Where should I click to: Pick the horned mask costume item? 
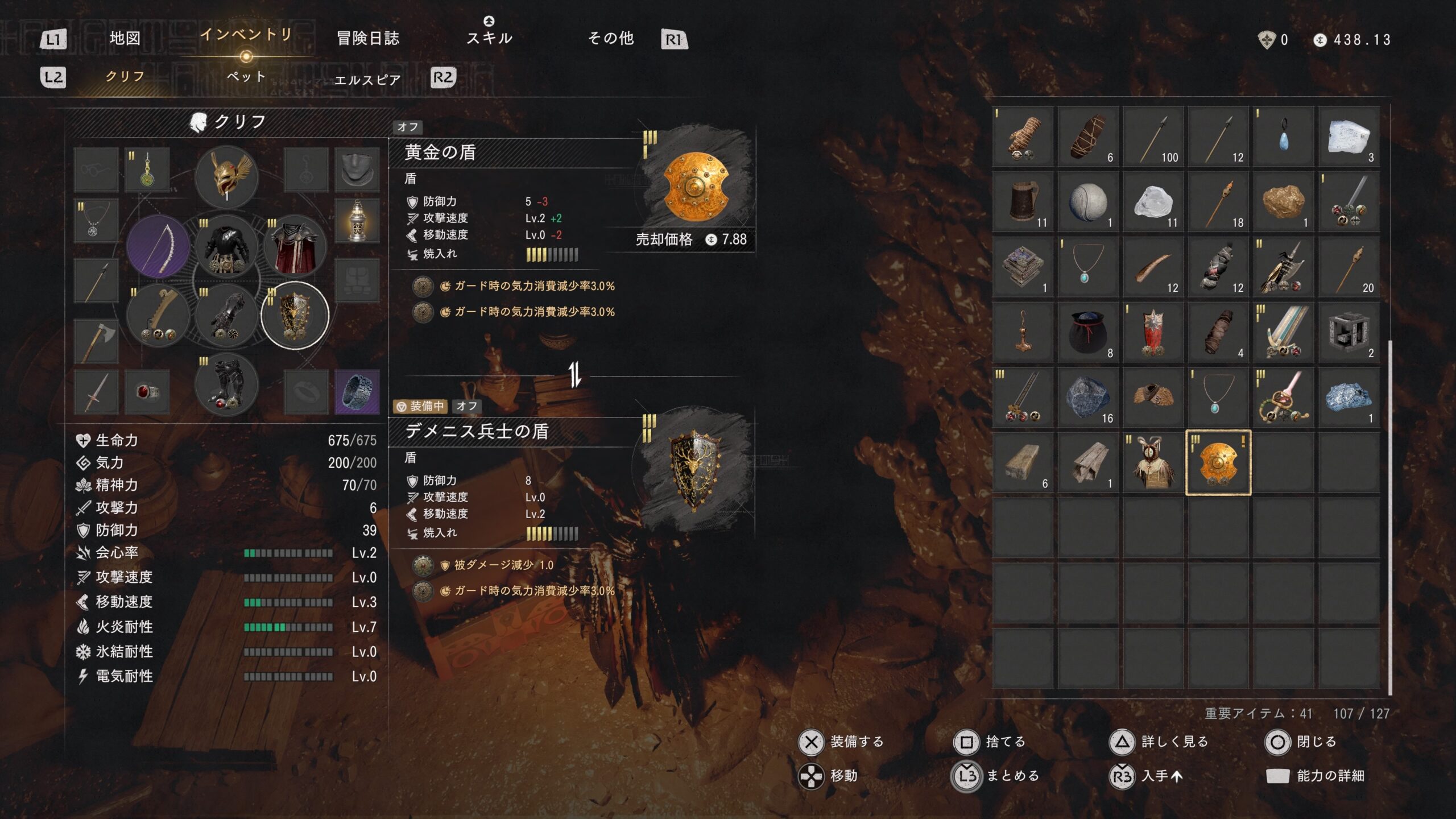[x=1153, y=463]
